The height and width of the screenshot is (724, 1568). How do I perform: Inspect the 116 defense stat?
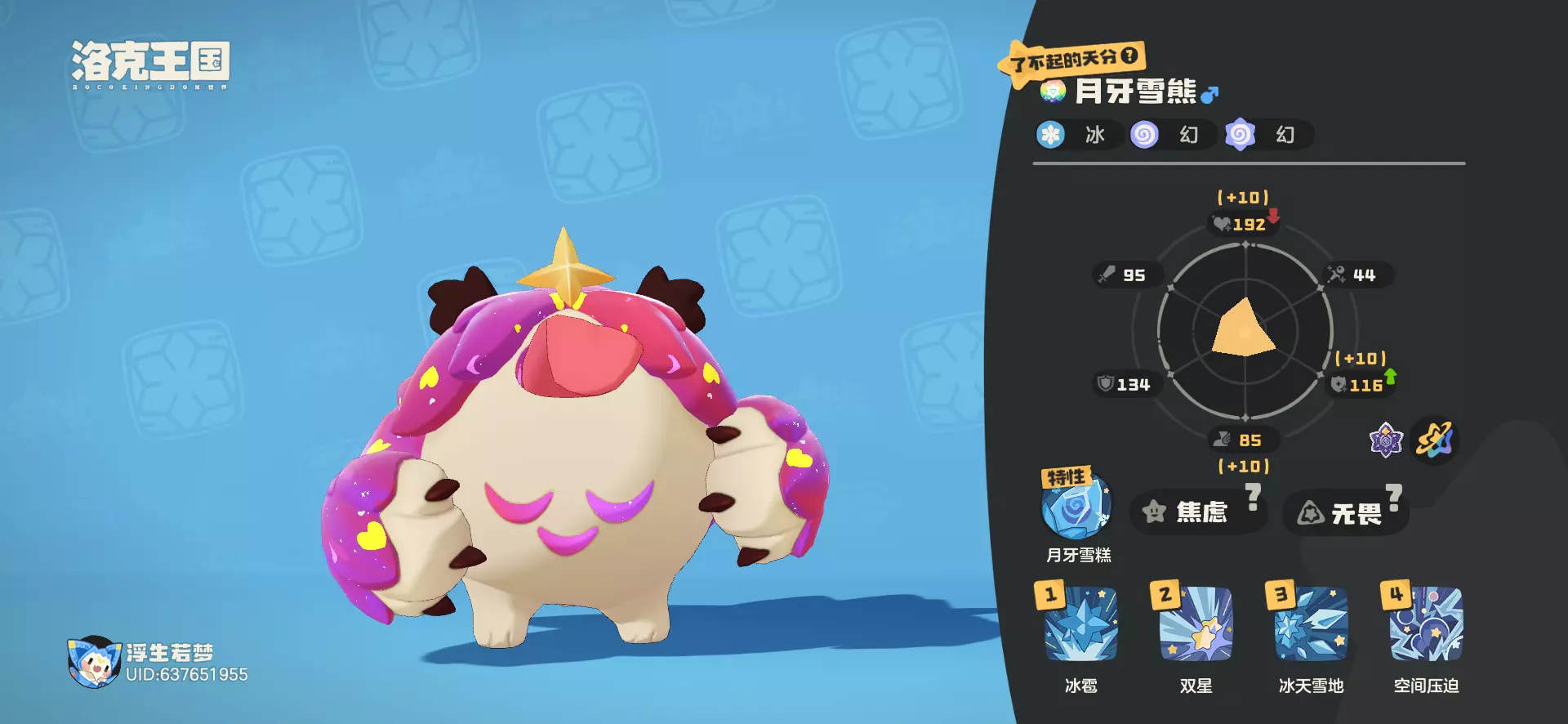point(1359,385)
